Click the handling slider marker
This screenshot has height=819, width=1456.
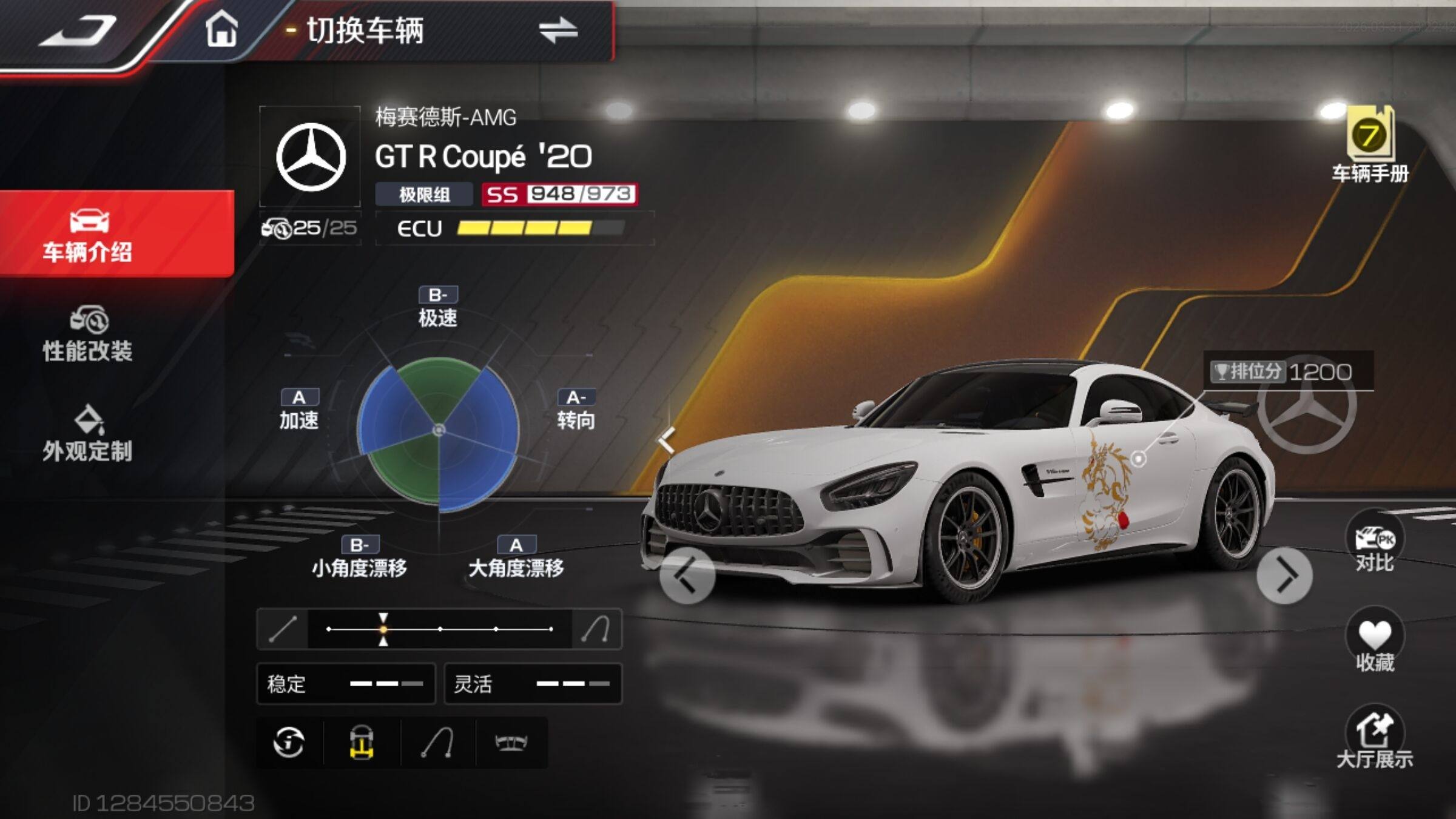[x=383, y=629]
